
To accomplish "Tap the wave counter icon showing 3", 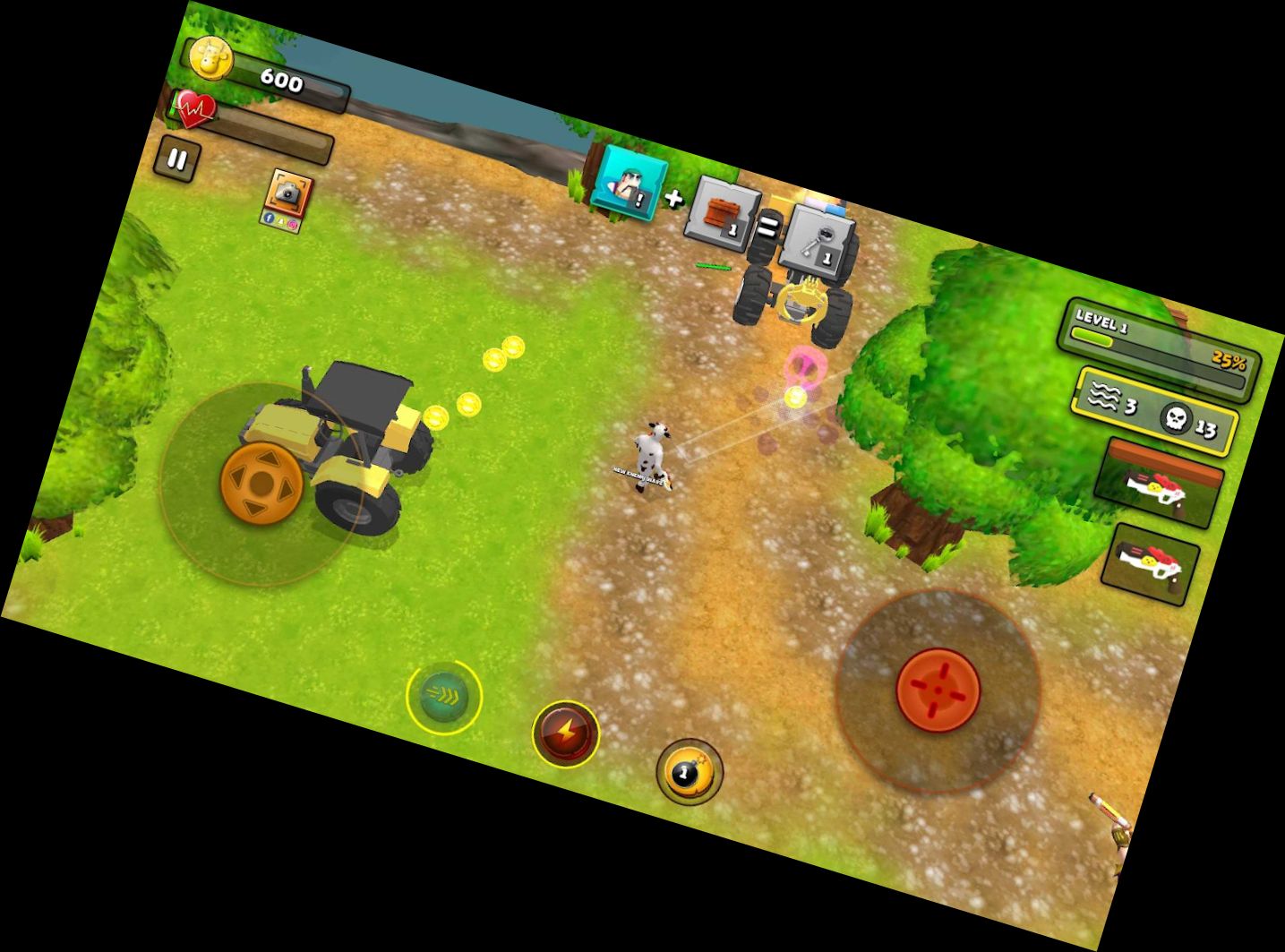I will (x=1106, y=394).
